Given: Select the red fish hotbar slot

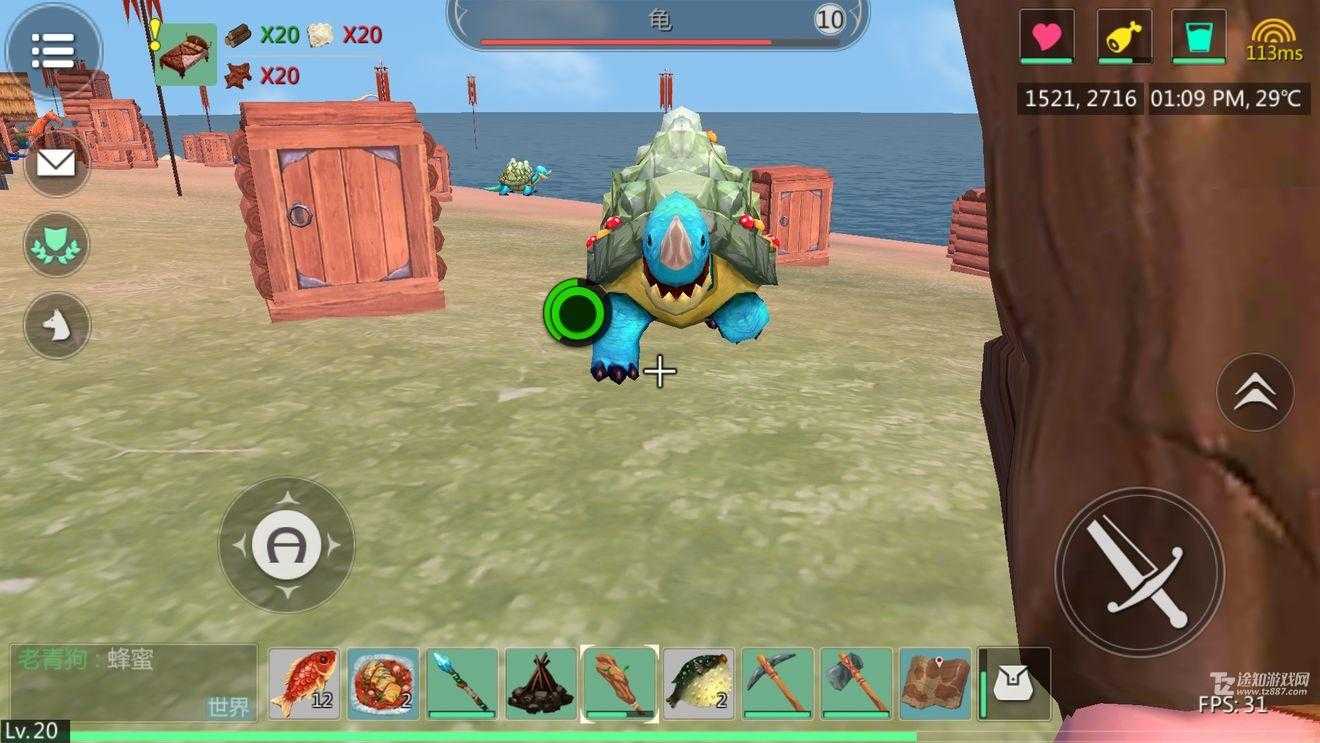Looking at the screenshot, I should tap(304, 684).
